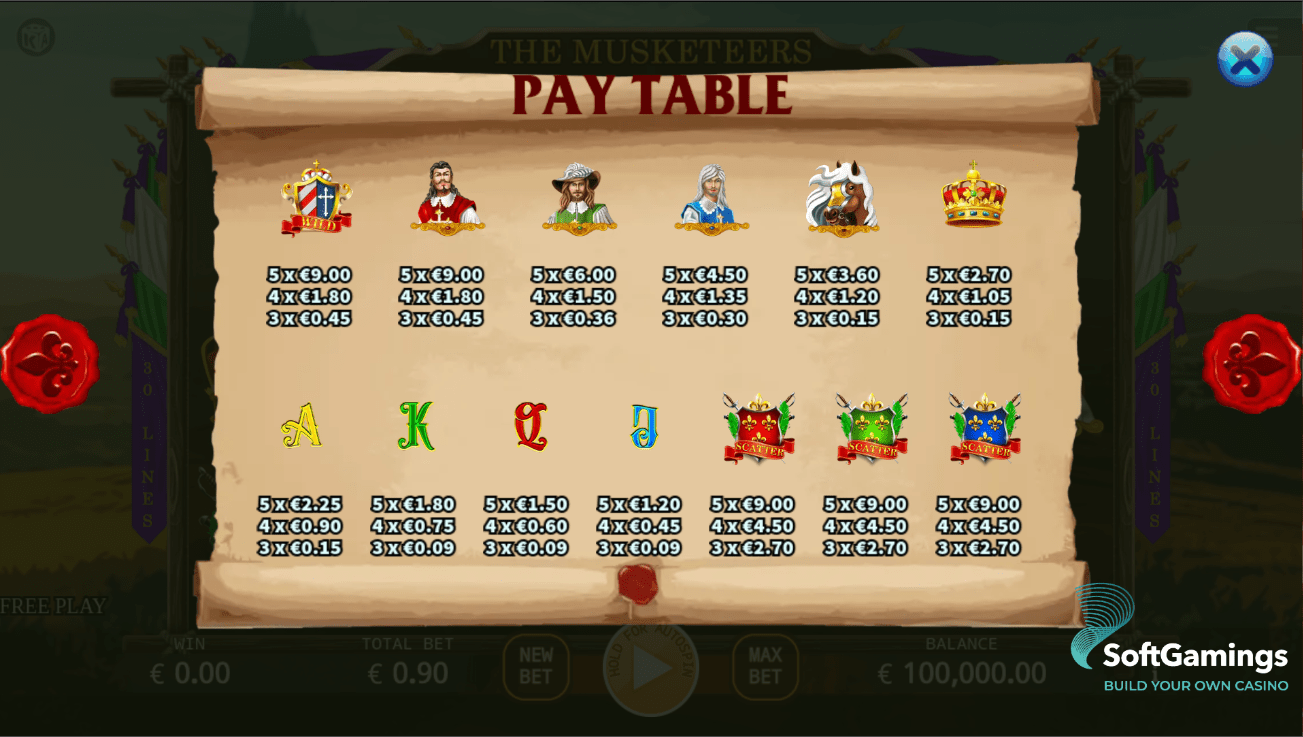The width and height of the screenshot is (1303, 737).
Task: Go to next pay table page
Action: point(1251,363)
